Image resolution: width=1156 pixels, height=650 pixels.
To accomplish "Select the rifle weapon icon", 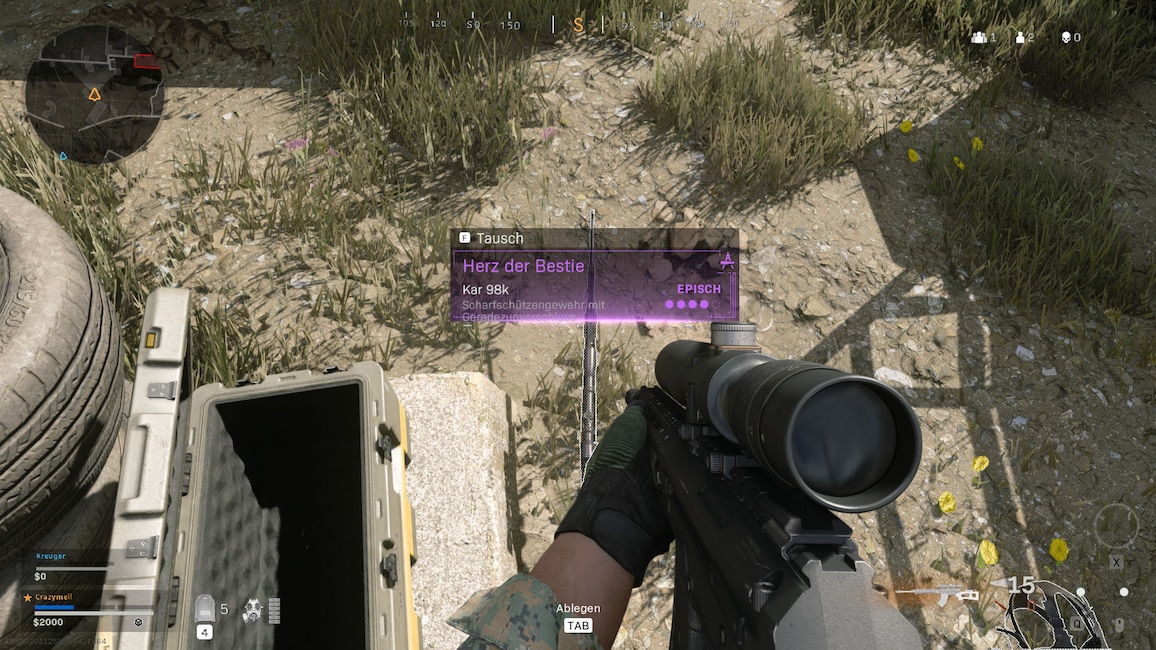I will click(936, 594).
